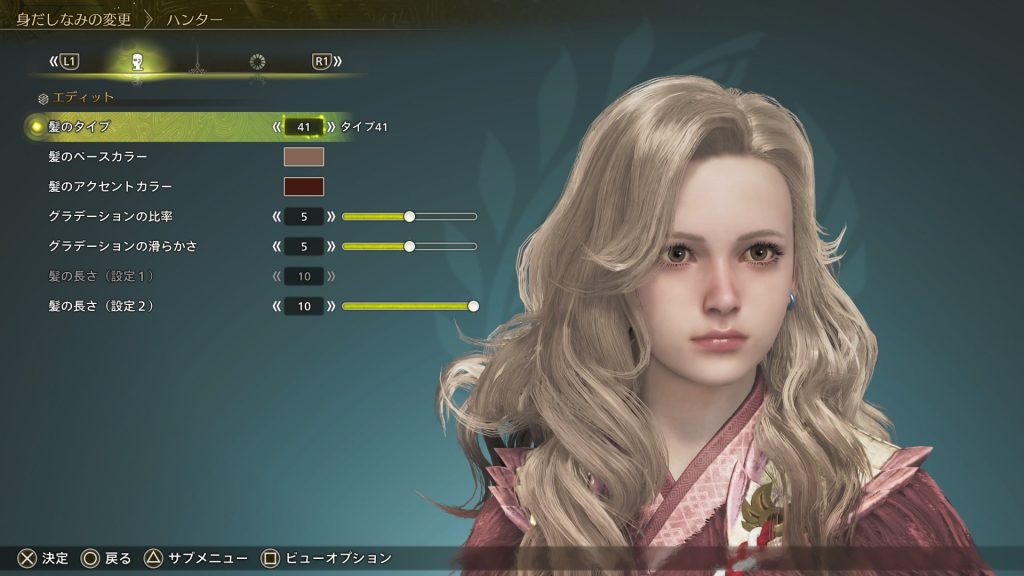Decrease 髪の長さ（設定2） value with left arrow

276,306
